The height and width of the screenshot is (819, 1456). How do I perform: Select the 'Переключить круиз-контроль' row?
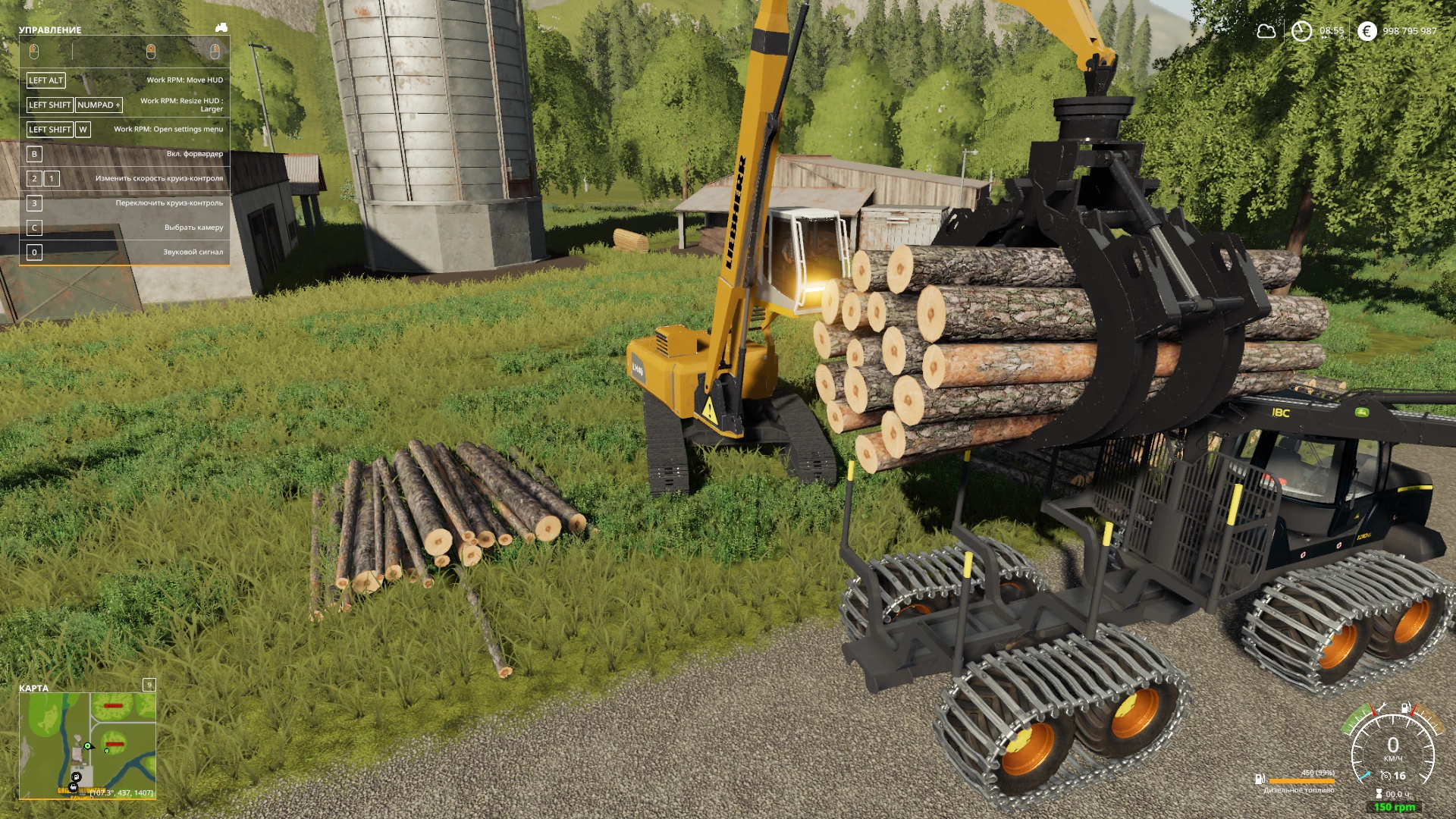125,203
